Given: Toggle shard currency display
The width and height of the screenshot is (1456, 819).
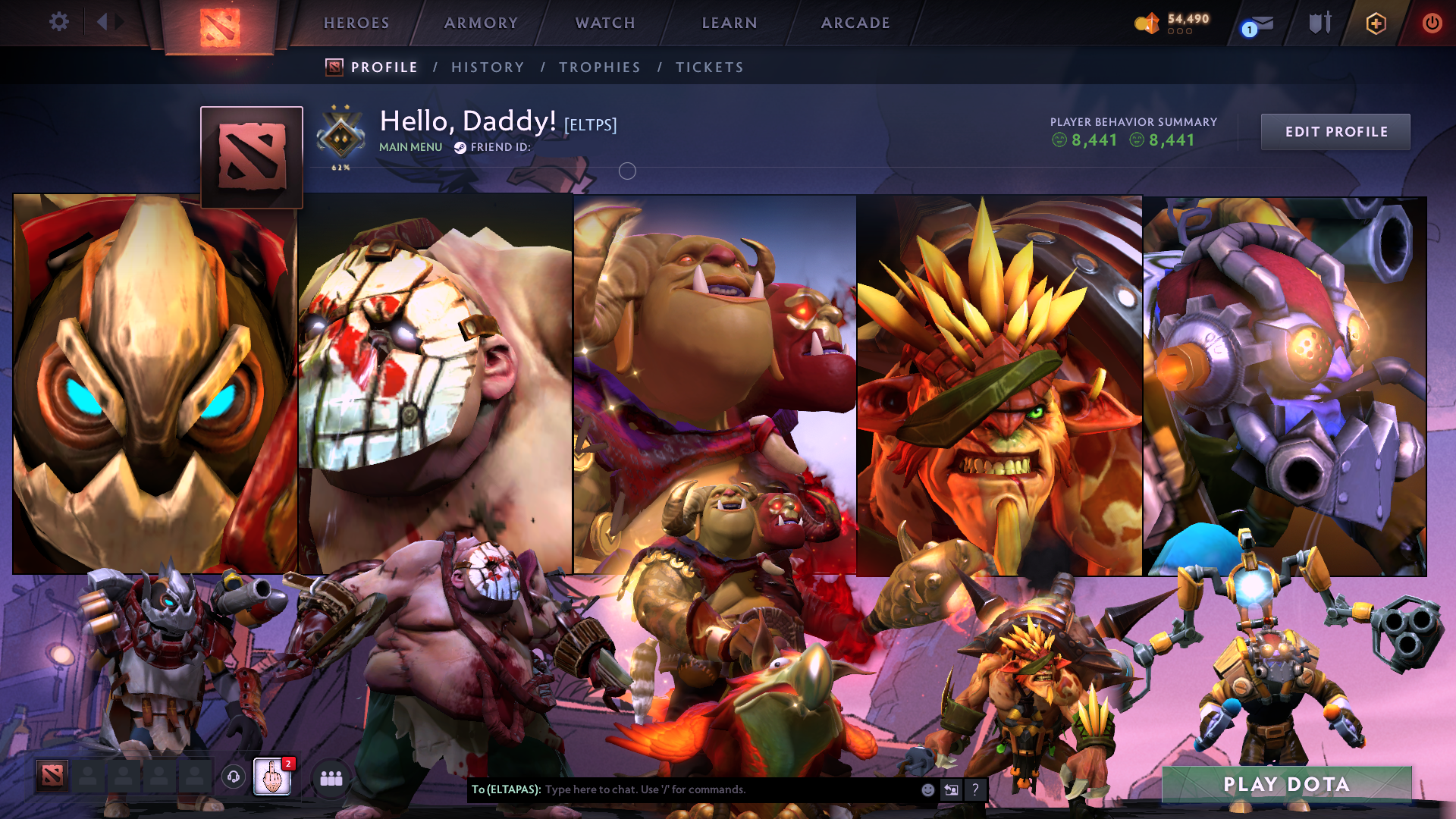Looking at the screenshot, I should click(1147, 23).
